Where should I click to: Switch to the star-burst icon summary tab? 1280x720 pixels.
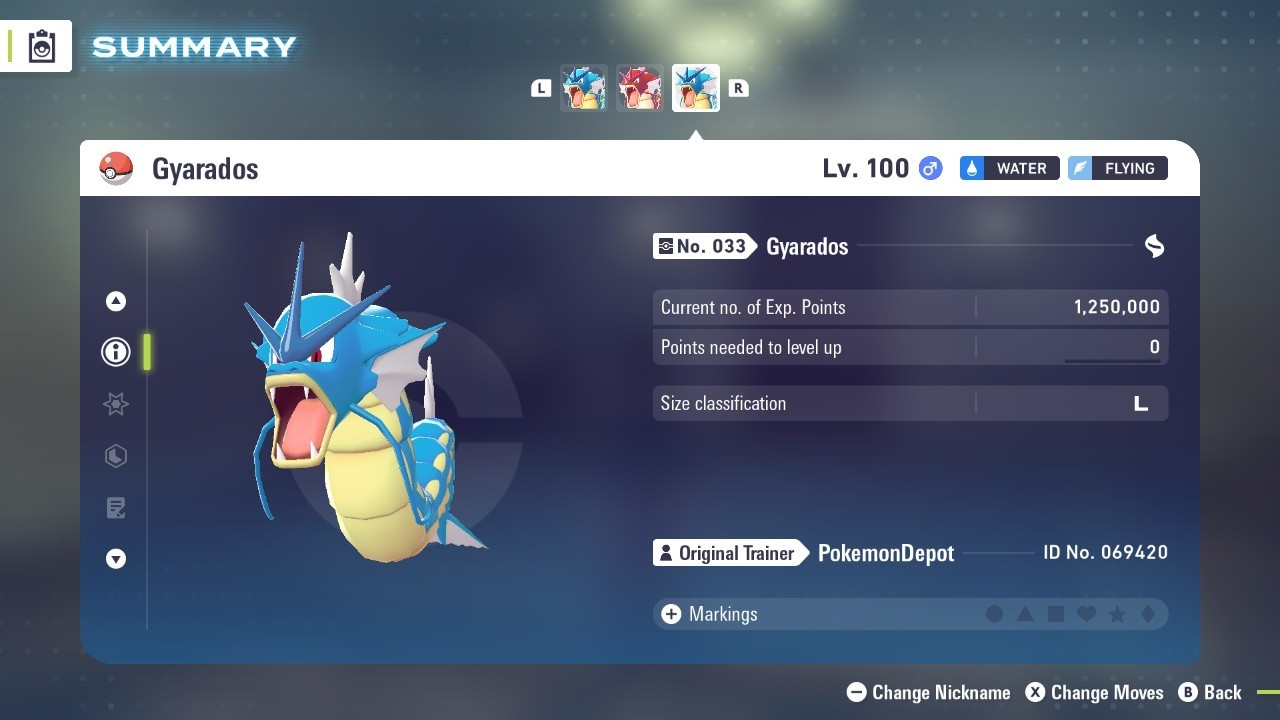pyautogui.click(x=116, y=404)
